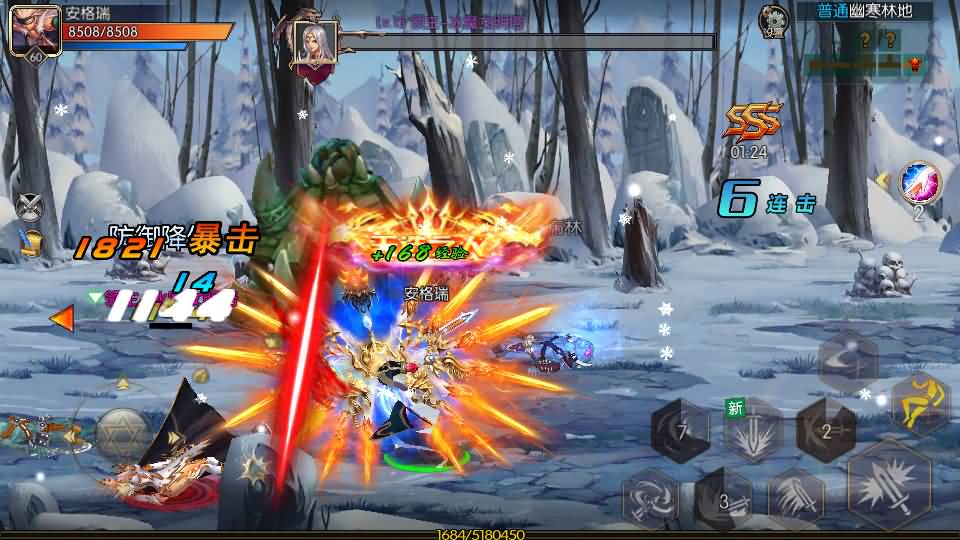Use the large sword basic attack button
This screenshot has width=960, height=540.
point(889,485)
